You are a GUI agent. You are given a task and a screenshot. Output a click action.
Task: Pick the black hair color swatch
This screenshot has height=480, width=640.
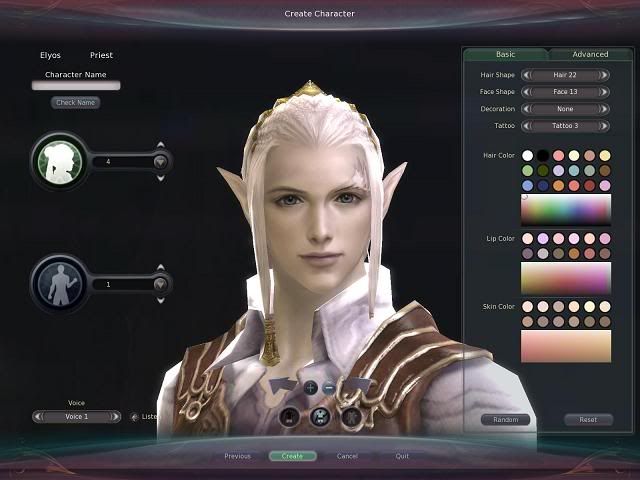(543, 156)
